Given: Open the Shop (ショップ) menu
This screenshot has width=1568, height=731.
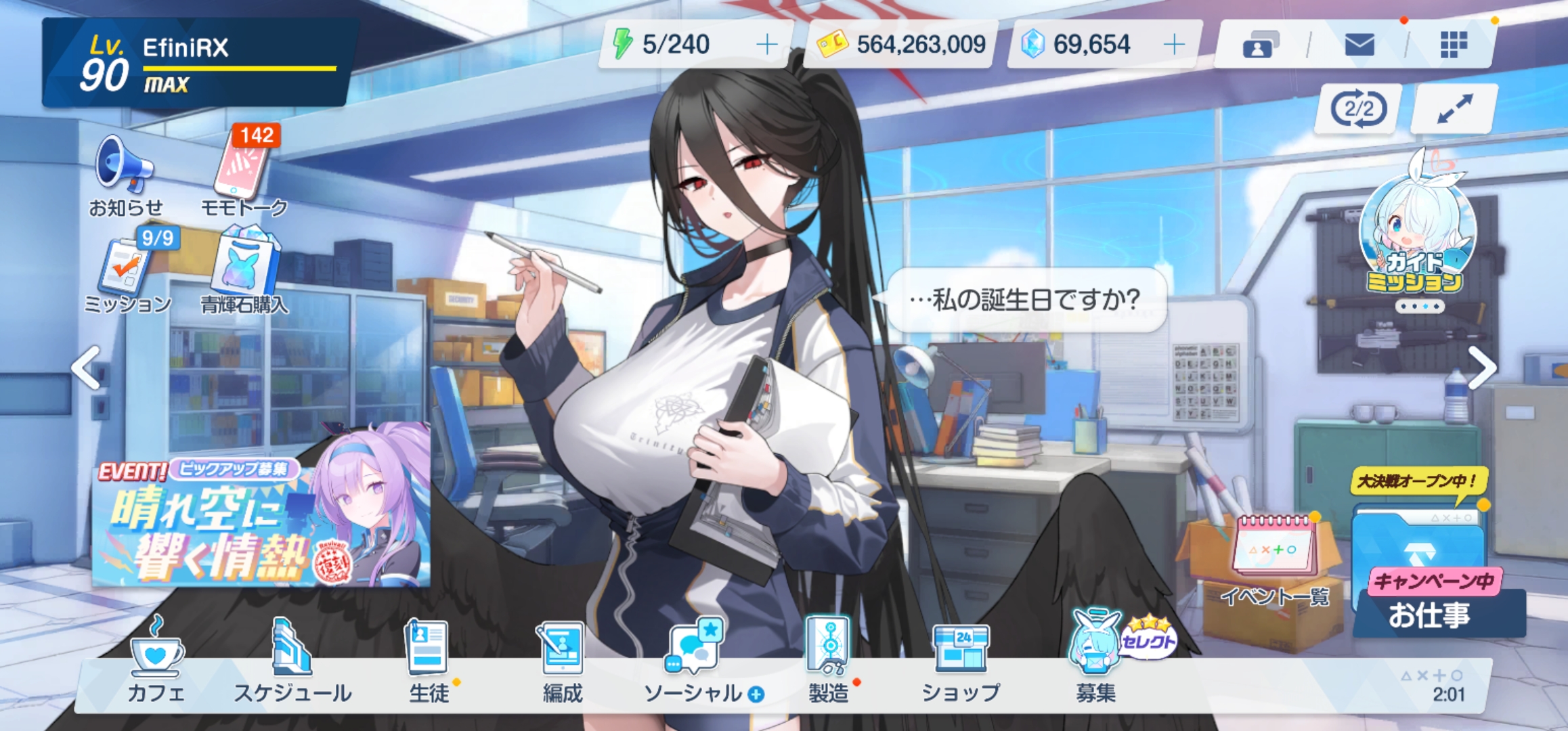Looking at the screenshot, I should coord(961,660).
